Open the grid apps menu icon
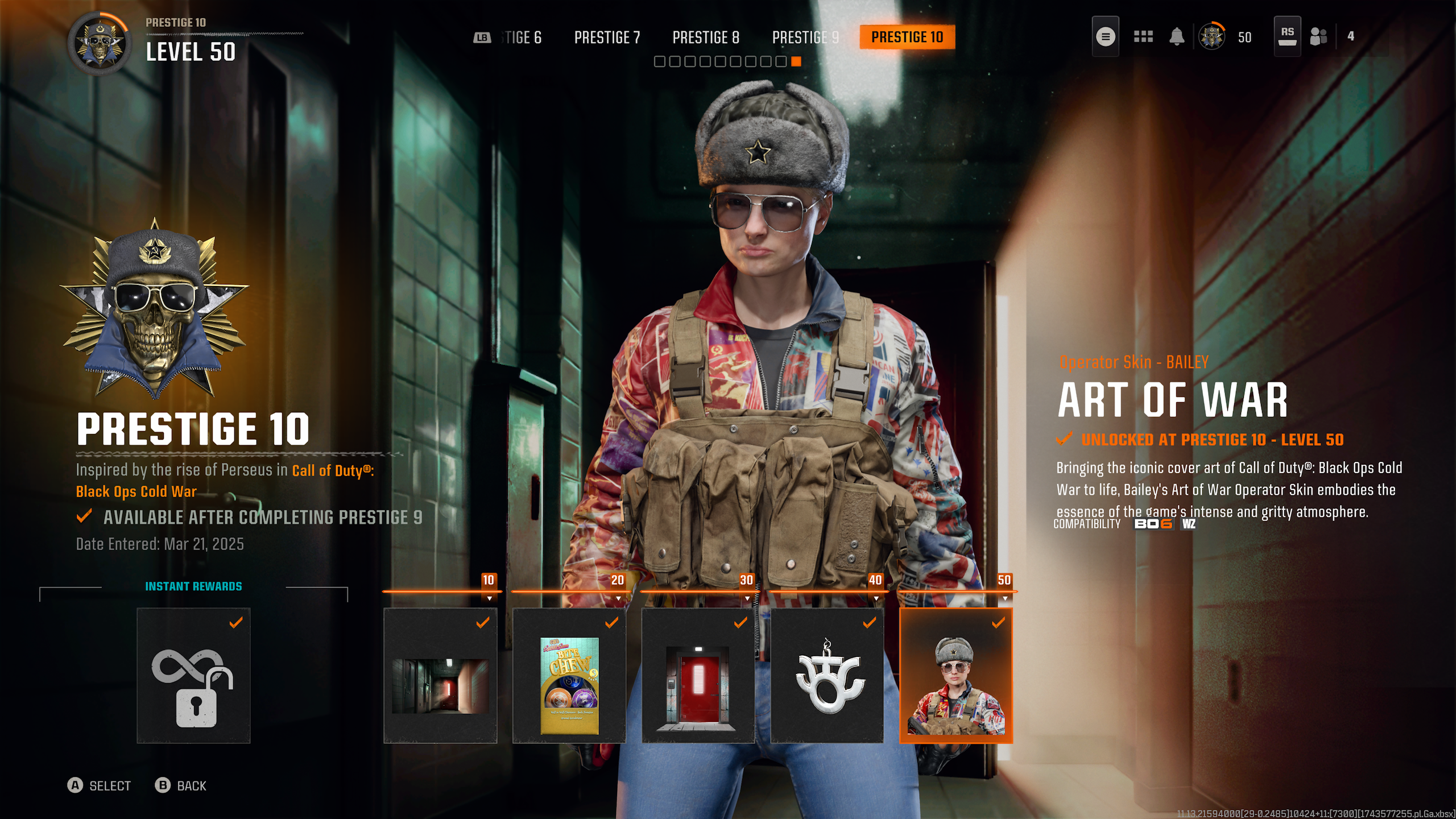Screen dimensions: 1456x819 [1143, 37]
